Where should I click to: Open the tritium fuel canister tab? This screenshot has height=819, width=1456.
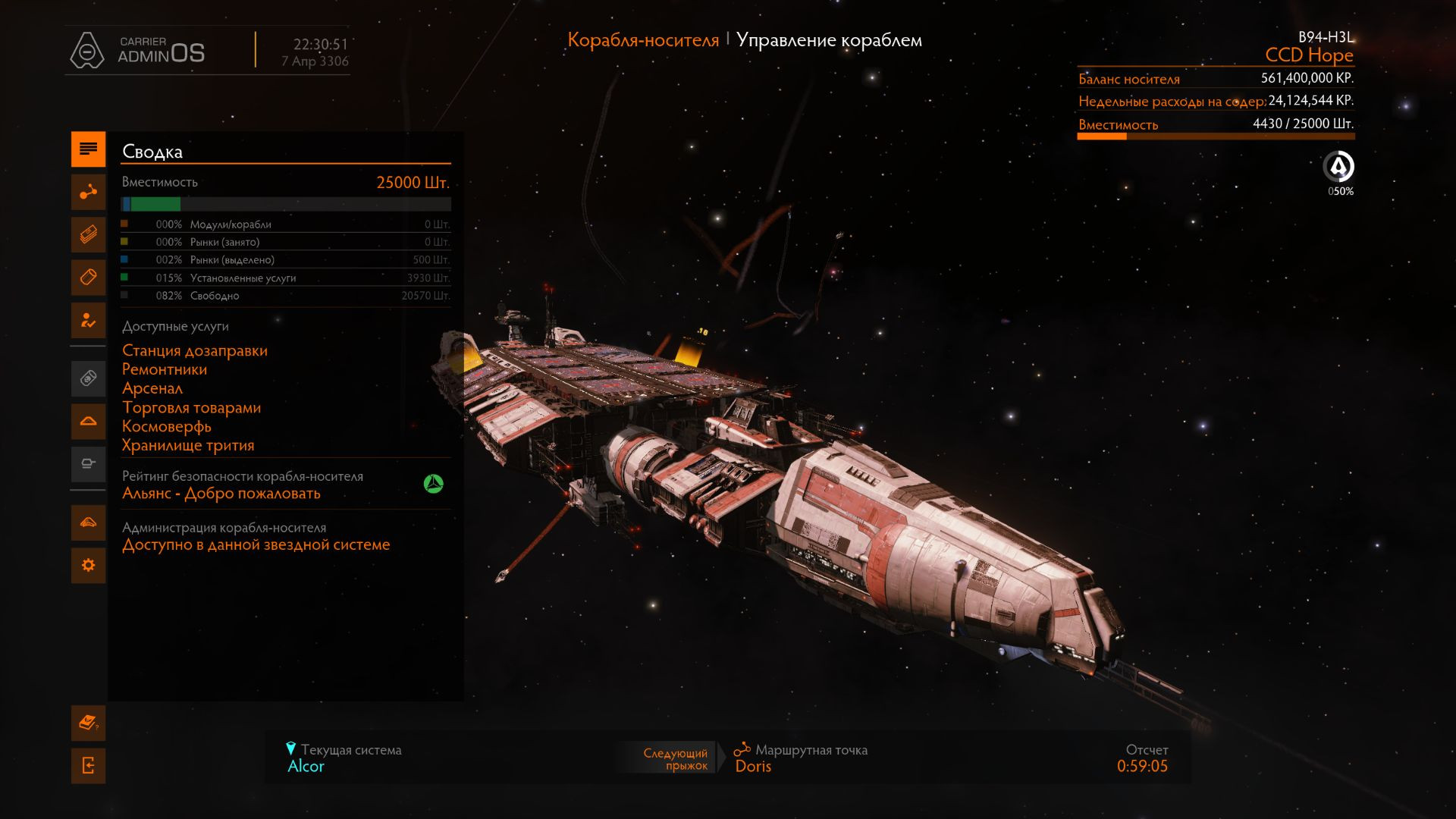click(88, 278)
